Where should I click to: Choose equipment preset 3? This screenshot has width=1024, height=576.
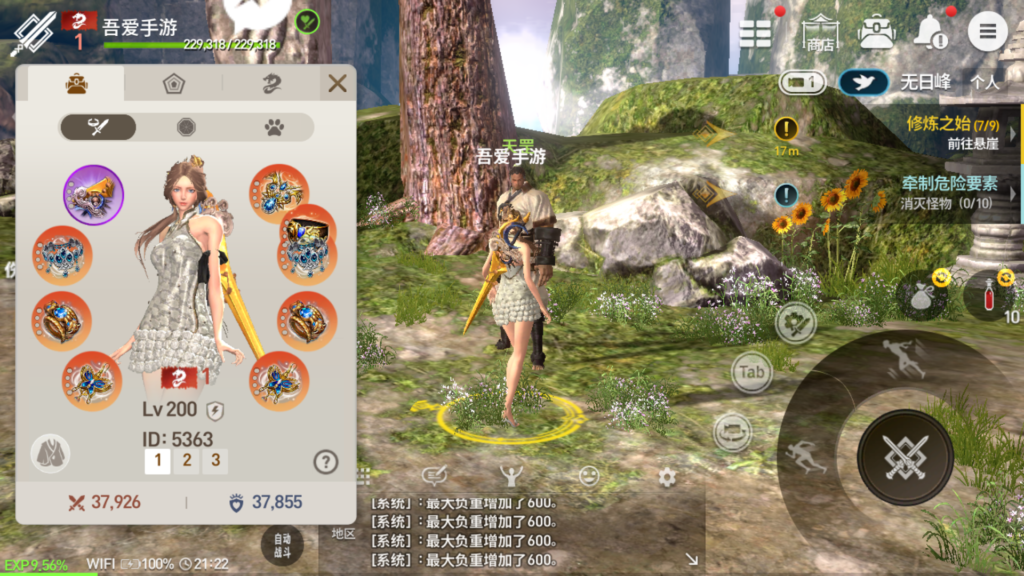214,461
